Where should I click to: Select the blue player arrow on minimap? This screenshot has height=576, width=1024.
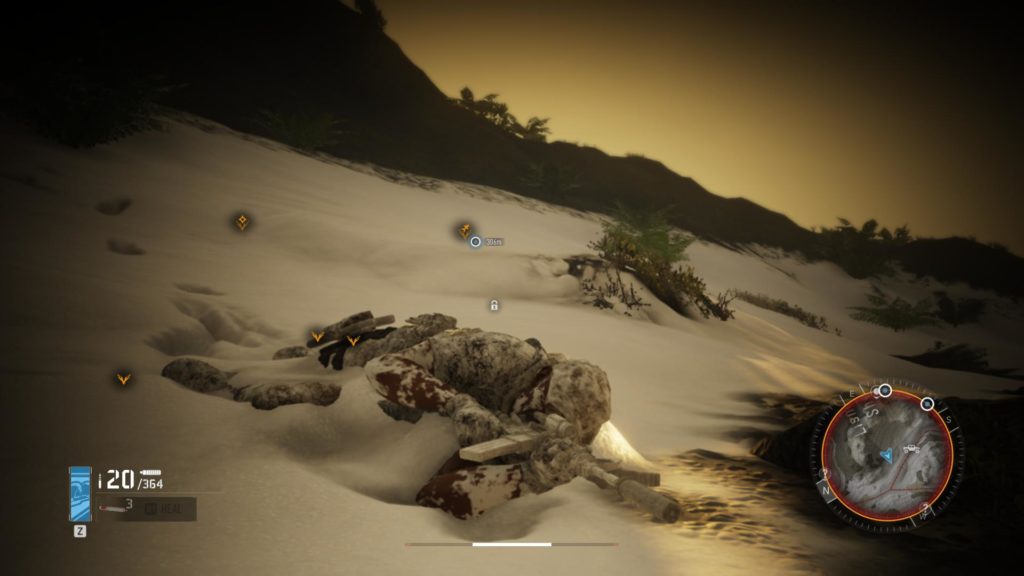(x=886, y=456)
